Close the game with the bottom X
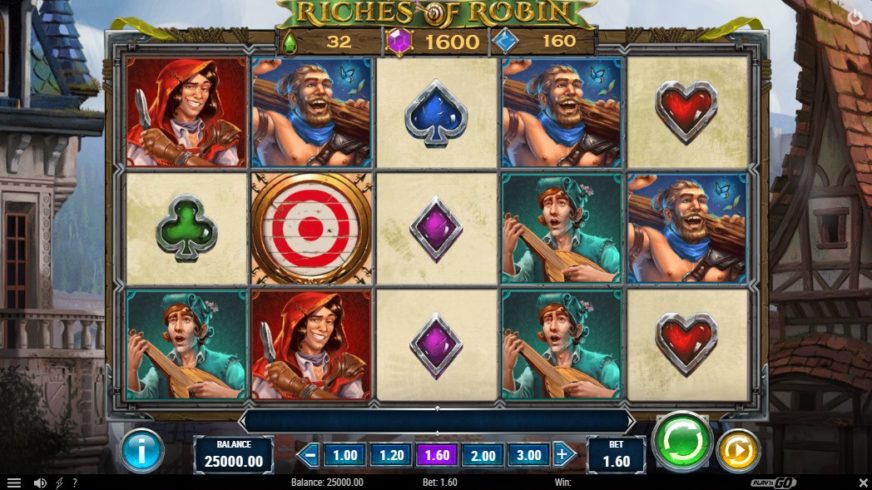 [x=860, y=482]
